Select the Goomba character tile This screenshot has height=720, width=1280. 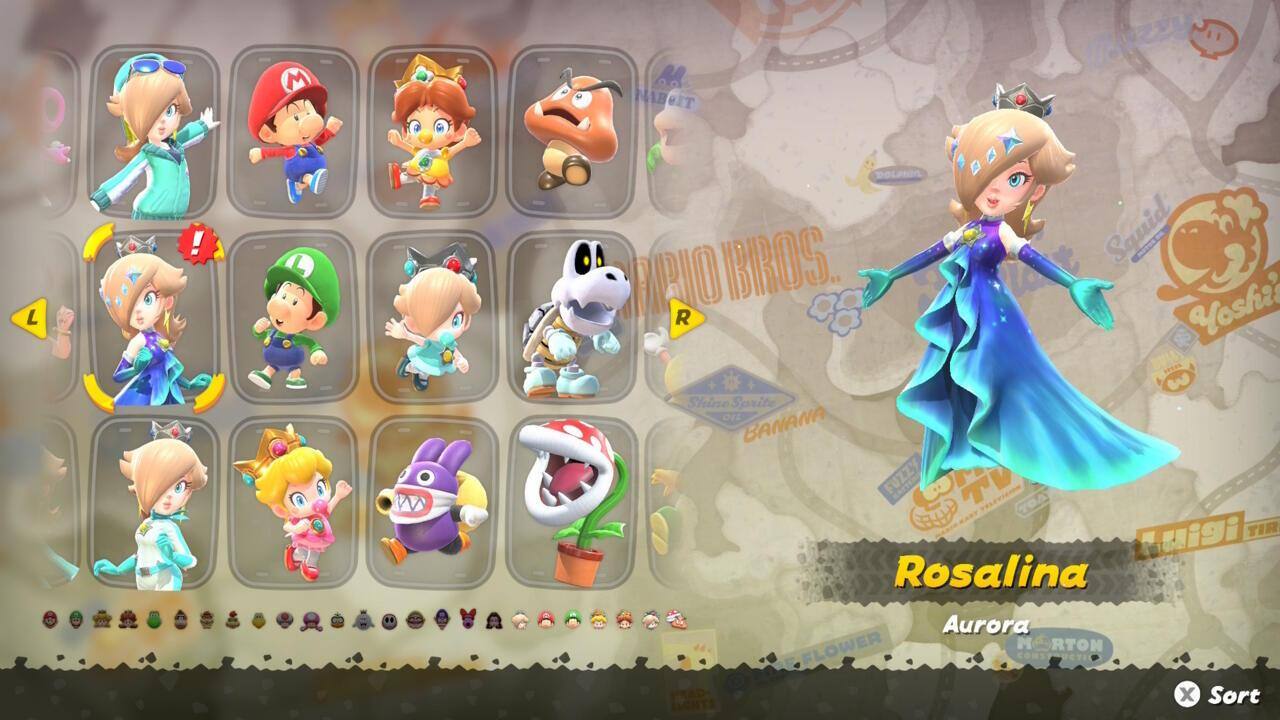click(x=572, y=132)
